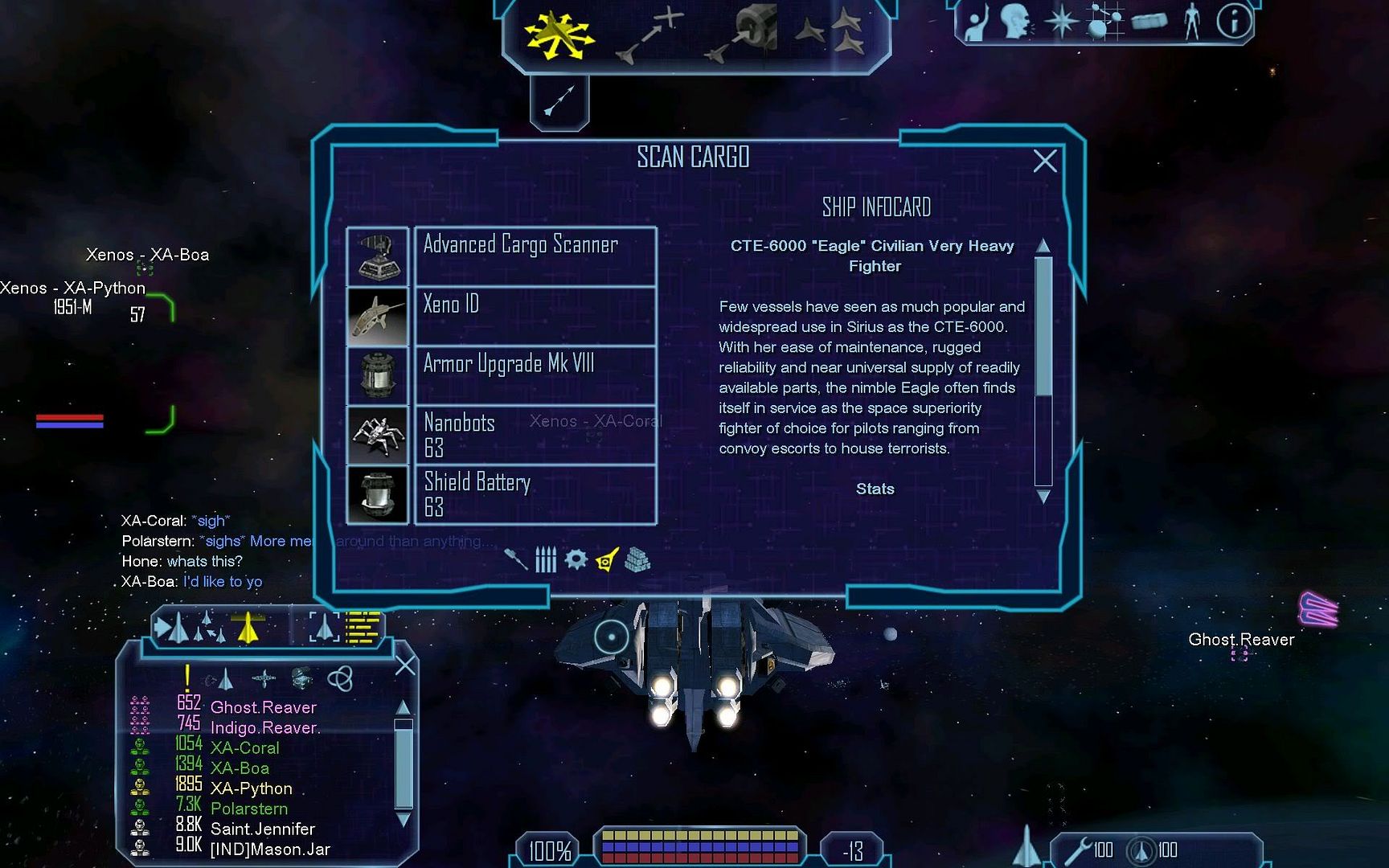Click the infocard scroll-down arrow
1389x868 pixels.
pos(1043,497)
